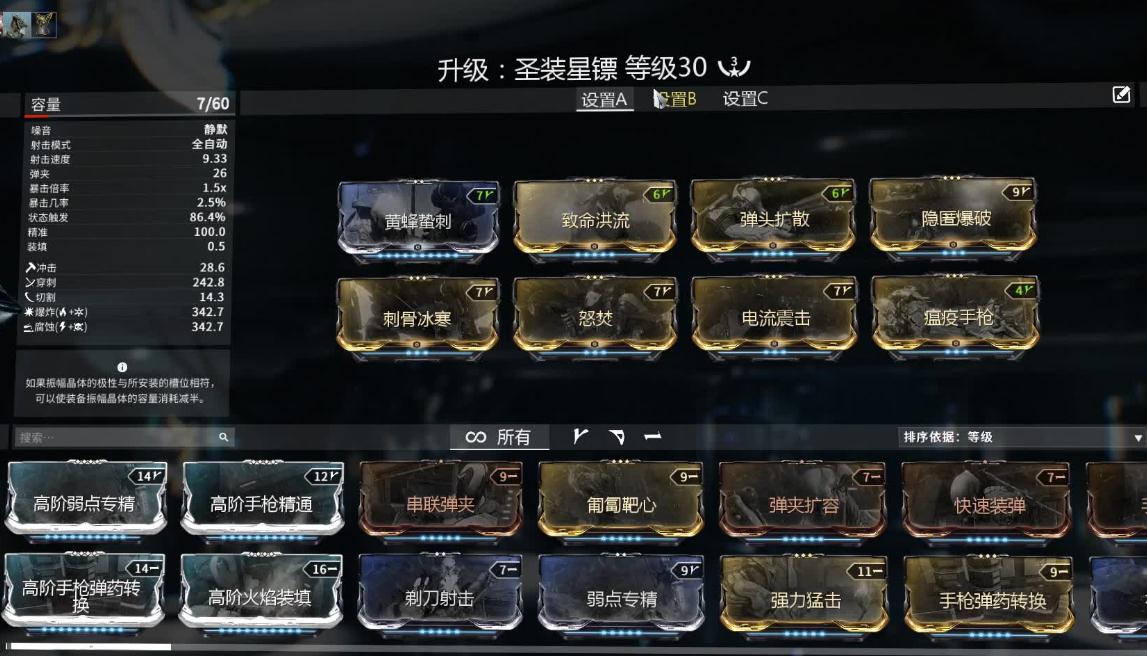Switch to the 设置A configuration tab
Viewport: 1147px width, 656px height.
(604, 99)
